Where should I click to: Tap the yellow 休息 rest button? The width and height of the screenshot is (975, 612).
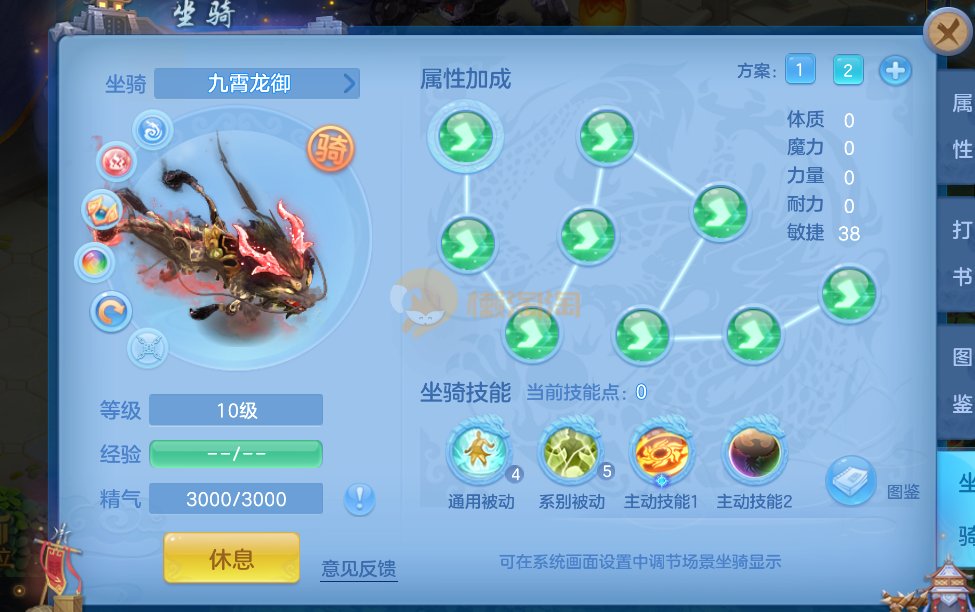click(231, 558)
